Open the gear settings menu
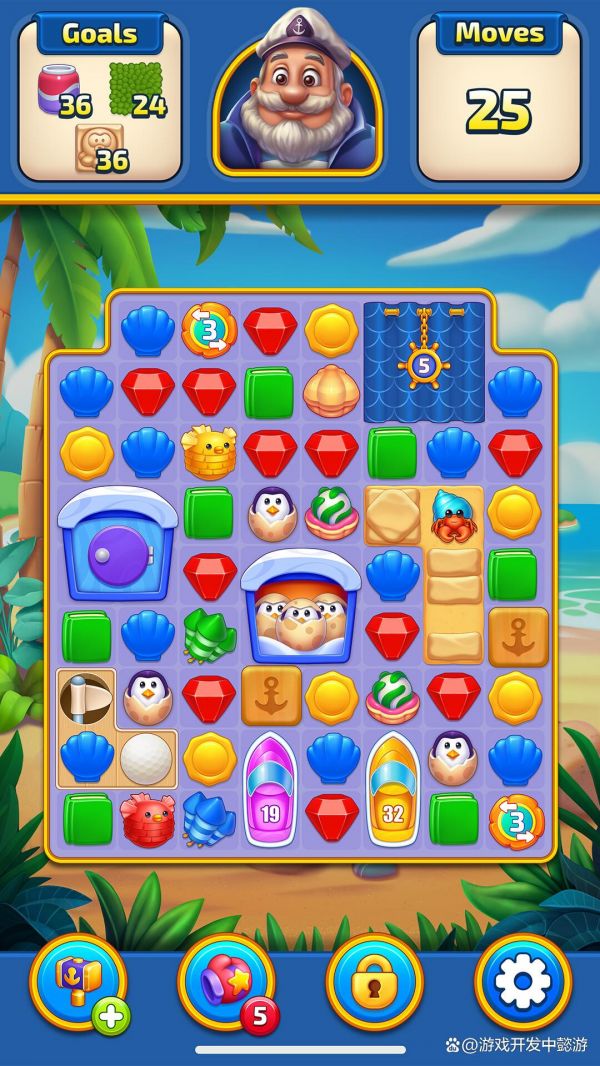 [522, 981]
